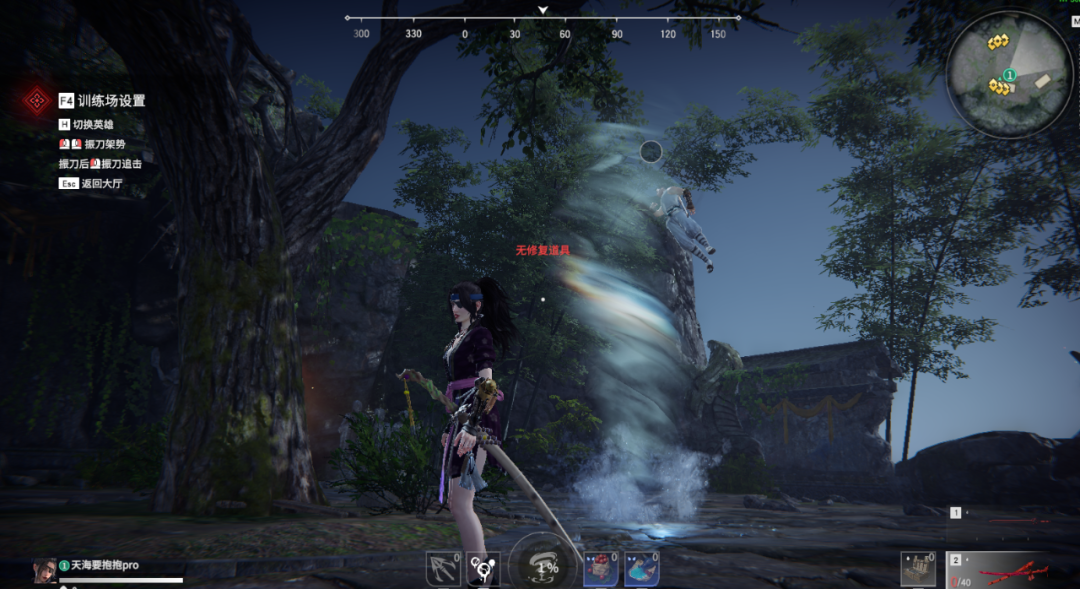Click the compass bar heading strip

pyautogui.click(x=543, y=18)
